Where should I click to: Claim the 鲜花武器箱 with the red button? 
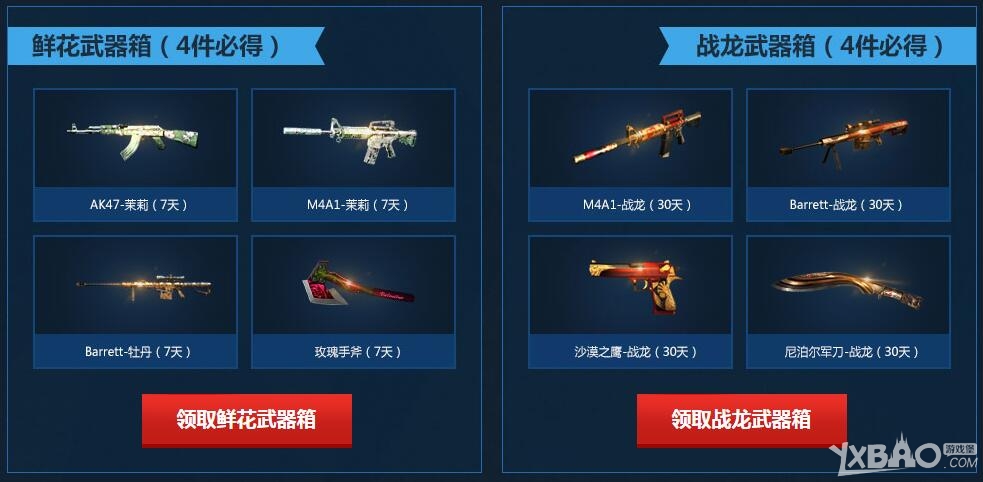(246, 419)
